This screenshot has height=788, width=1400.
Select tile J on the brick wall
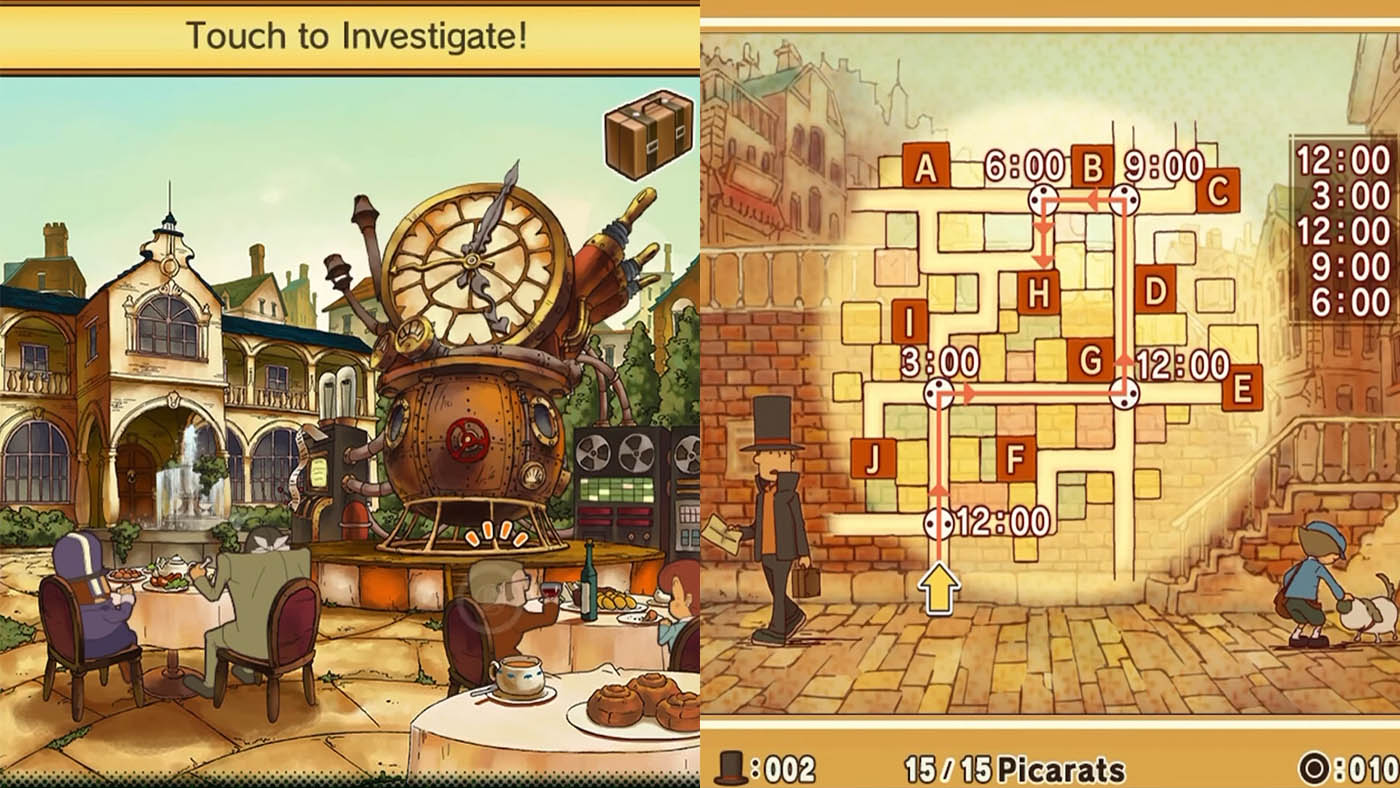point(875,457)
